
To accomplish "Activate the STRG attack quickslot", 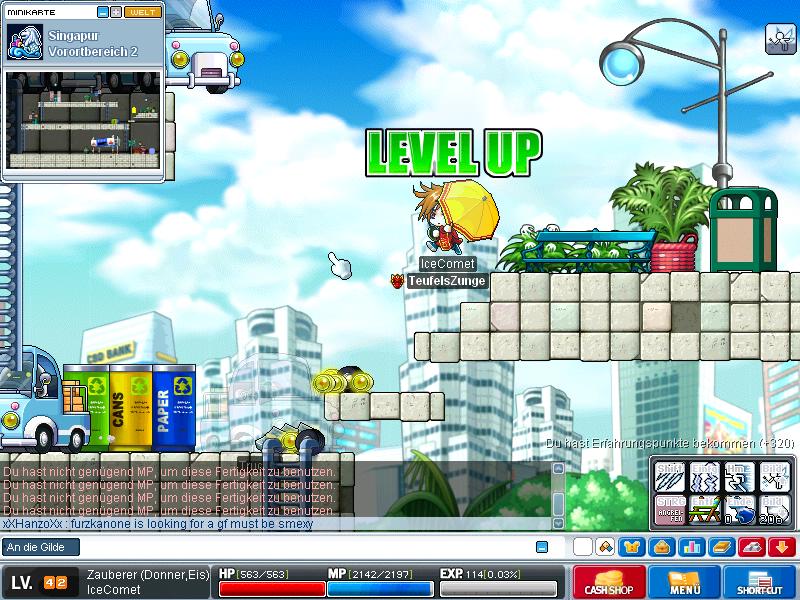I will (x=669, y=508).
